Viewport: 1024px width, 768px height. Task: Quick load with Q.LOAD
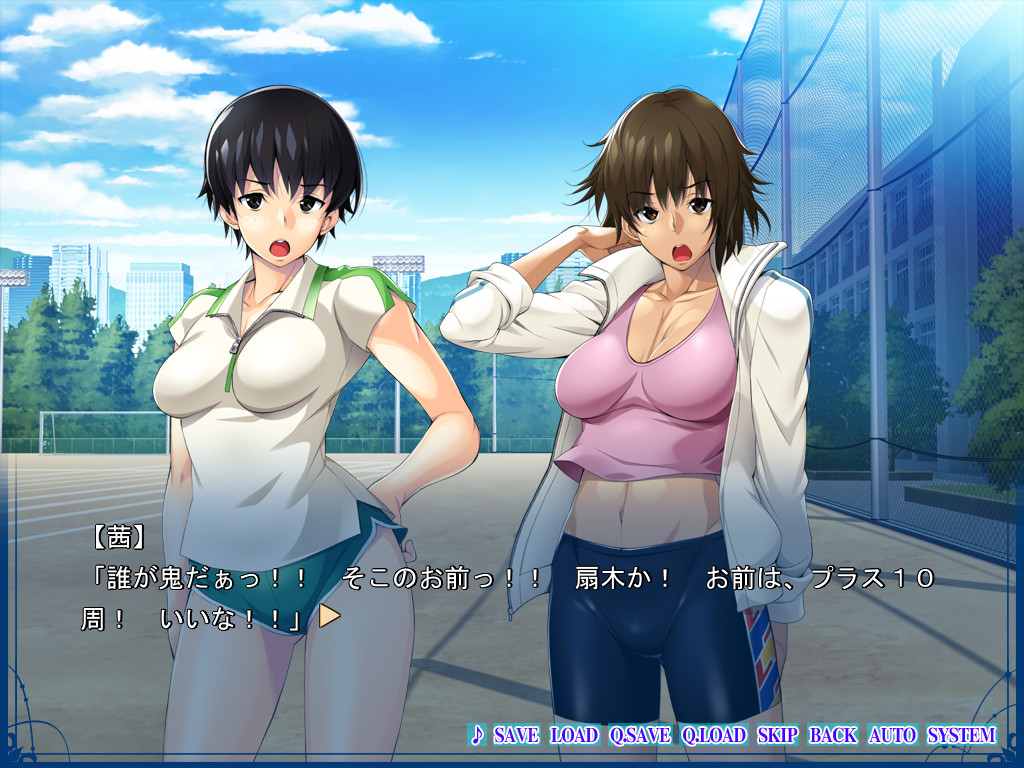pyautogui.click(x=714, y=735)
